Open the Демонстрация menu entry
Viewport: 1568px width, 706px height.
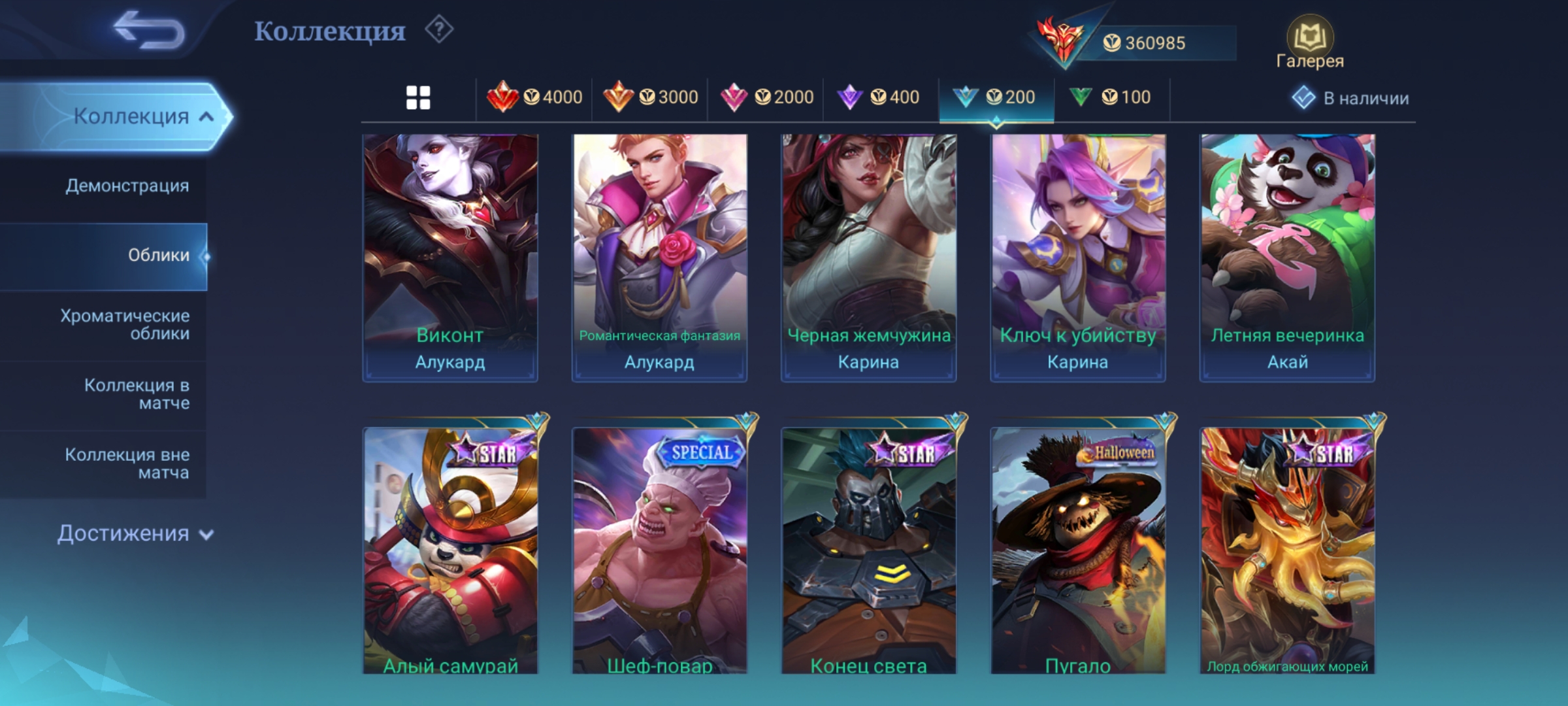point(127,186)
